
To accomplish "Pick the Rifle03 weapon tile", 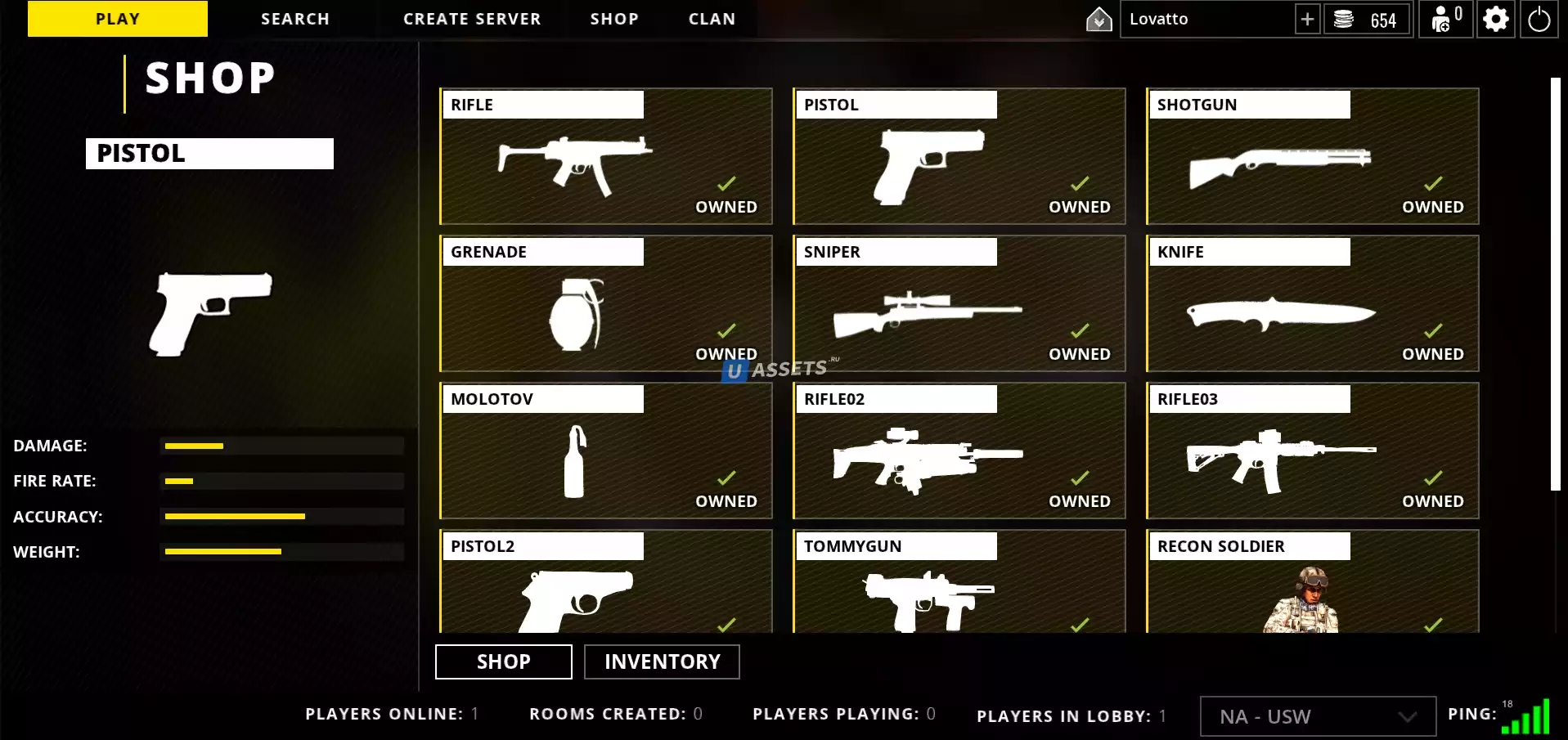I will 1312,451.
